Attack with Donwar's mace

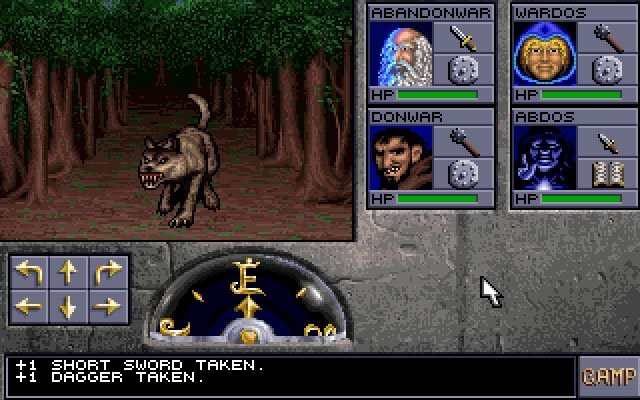pos(463,141)
